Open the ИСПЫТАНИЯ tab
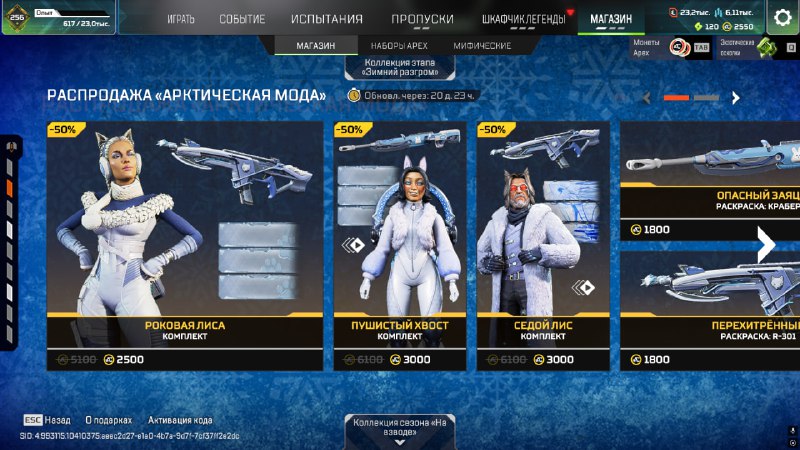The height and width of the screenshot is (450, 800). click(327, 19)
